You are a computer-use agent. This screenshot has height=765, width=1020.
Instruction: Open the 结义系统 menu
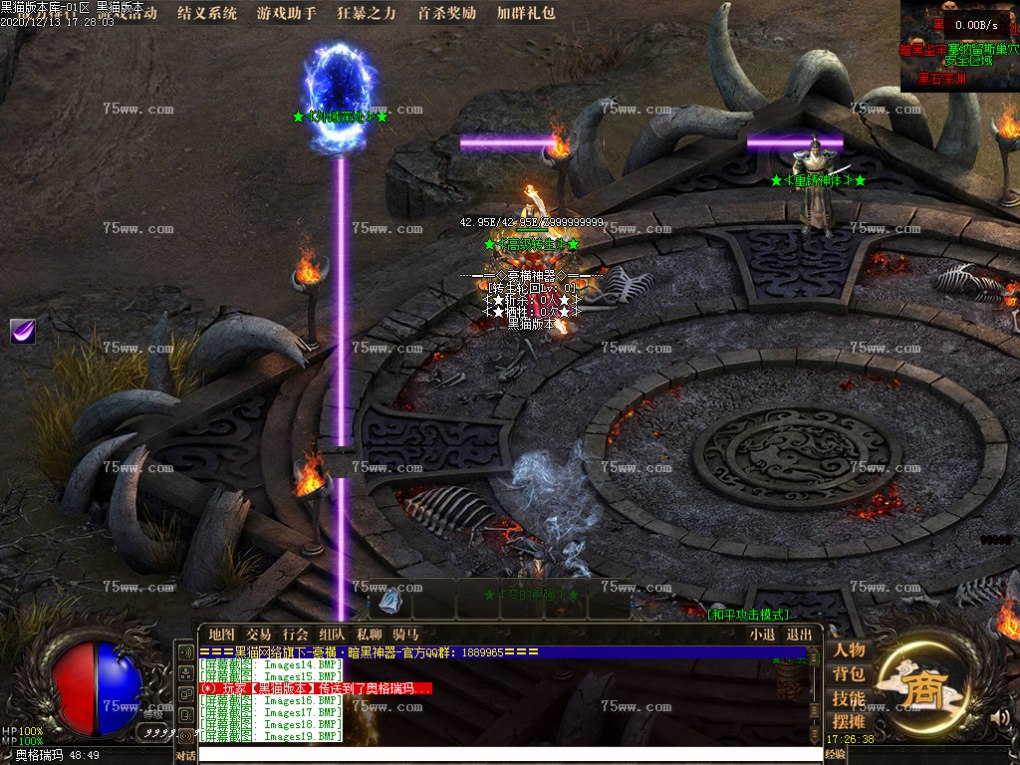coord(207,14)
